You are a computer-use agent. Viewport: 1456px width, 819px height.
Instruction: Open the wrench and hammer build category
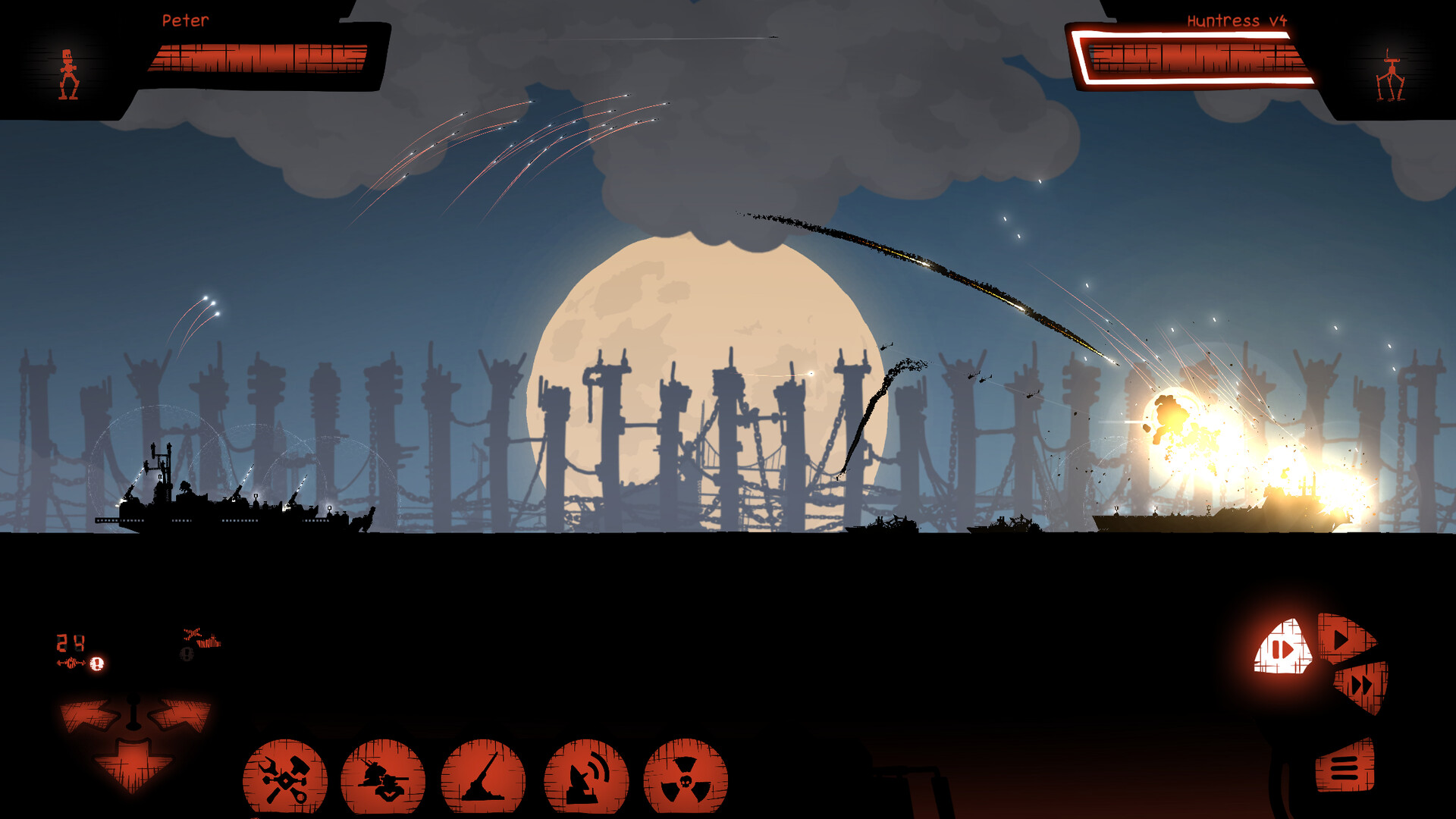pyautogui.click(x=285, y=778)
